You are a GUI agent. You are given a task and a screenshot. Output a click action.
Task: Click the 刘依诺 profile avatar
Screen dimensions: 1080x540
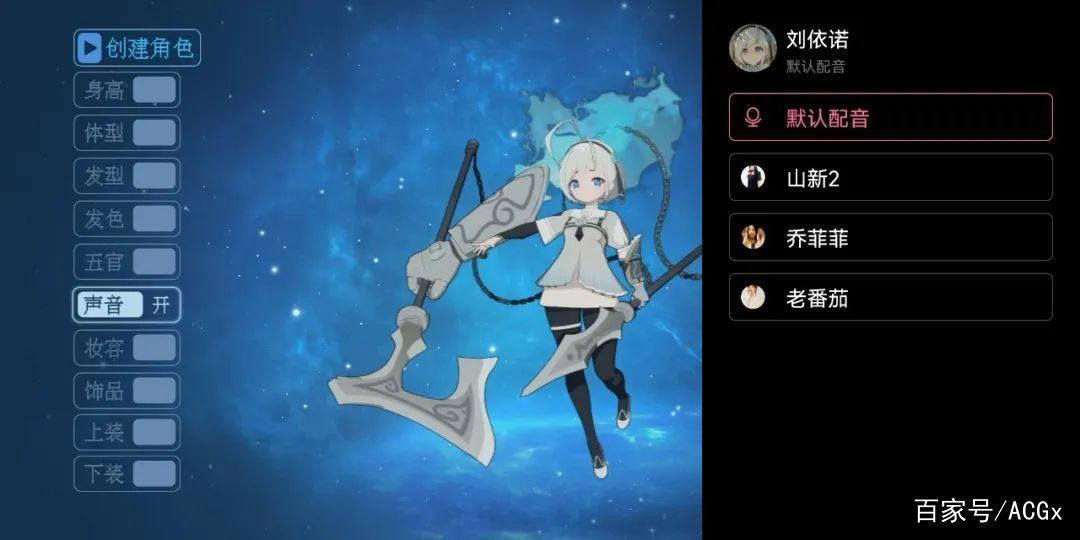pyautogui.click(x=753, y=48)
